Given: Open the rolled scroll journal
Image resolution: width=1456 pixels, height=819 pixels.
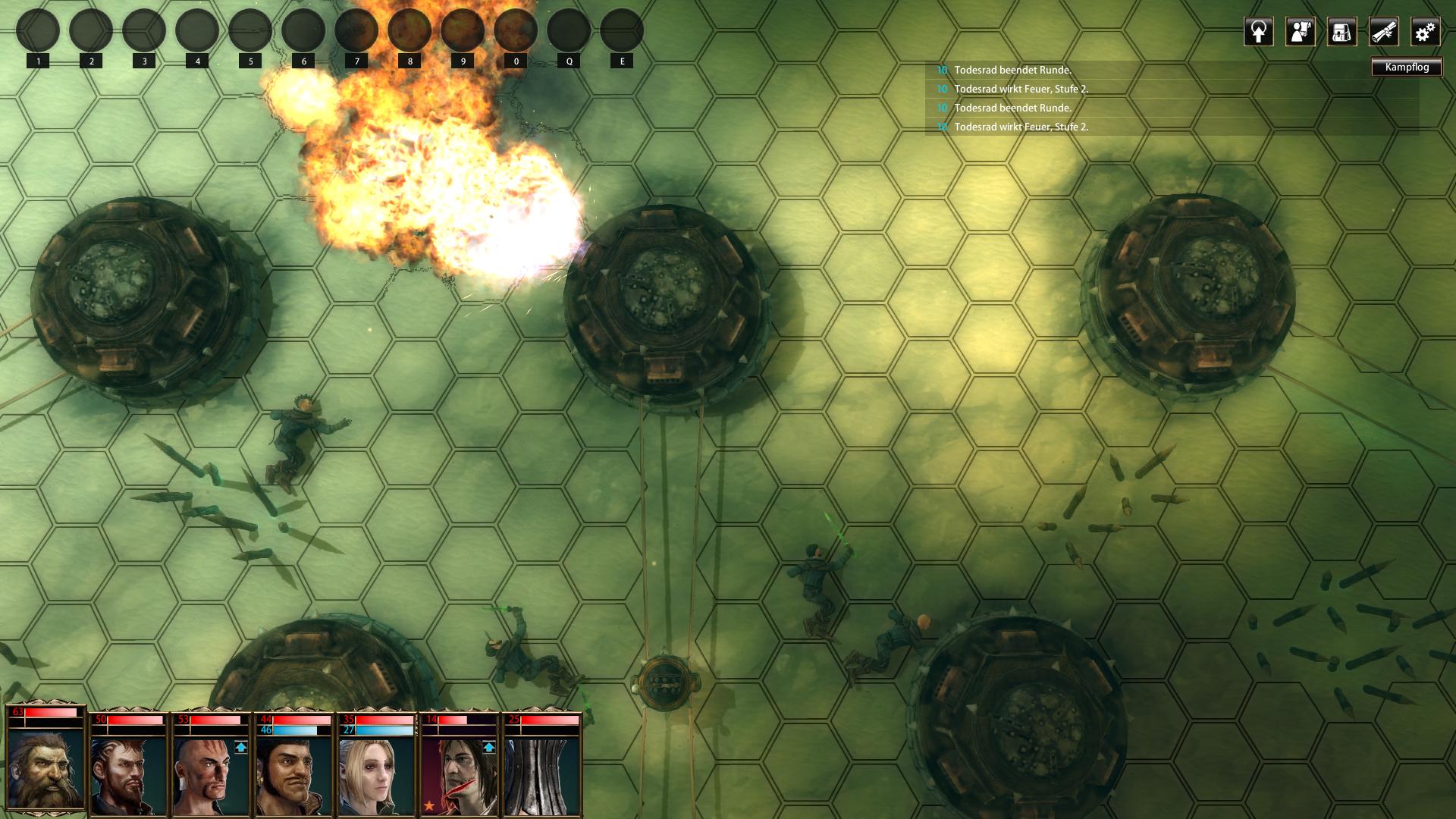Looking at the screenshot, I should tap(1383, 32).
